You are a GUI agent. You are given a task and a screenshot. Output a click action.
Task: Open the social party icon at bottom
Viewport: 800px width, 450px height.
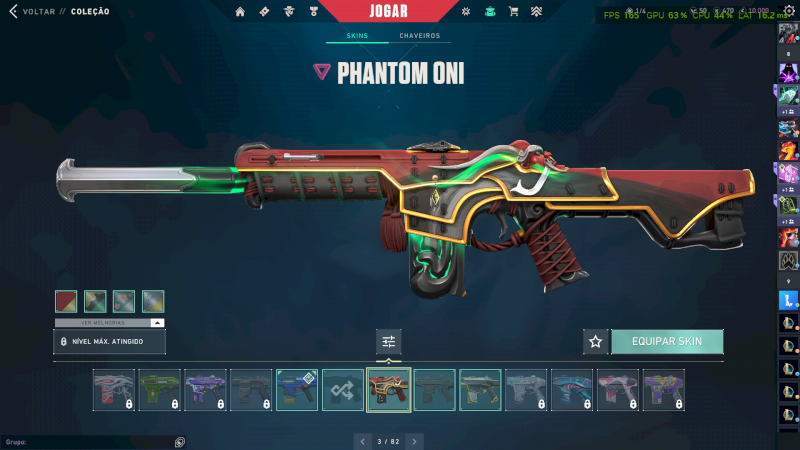179,442
